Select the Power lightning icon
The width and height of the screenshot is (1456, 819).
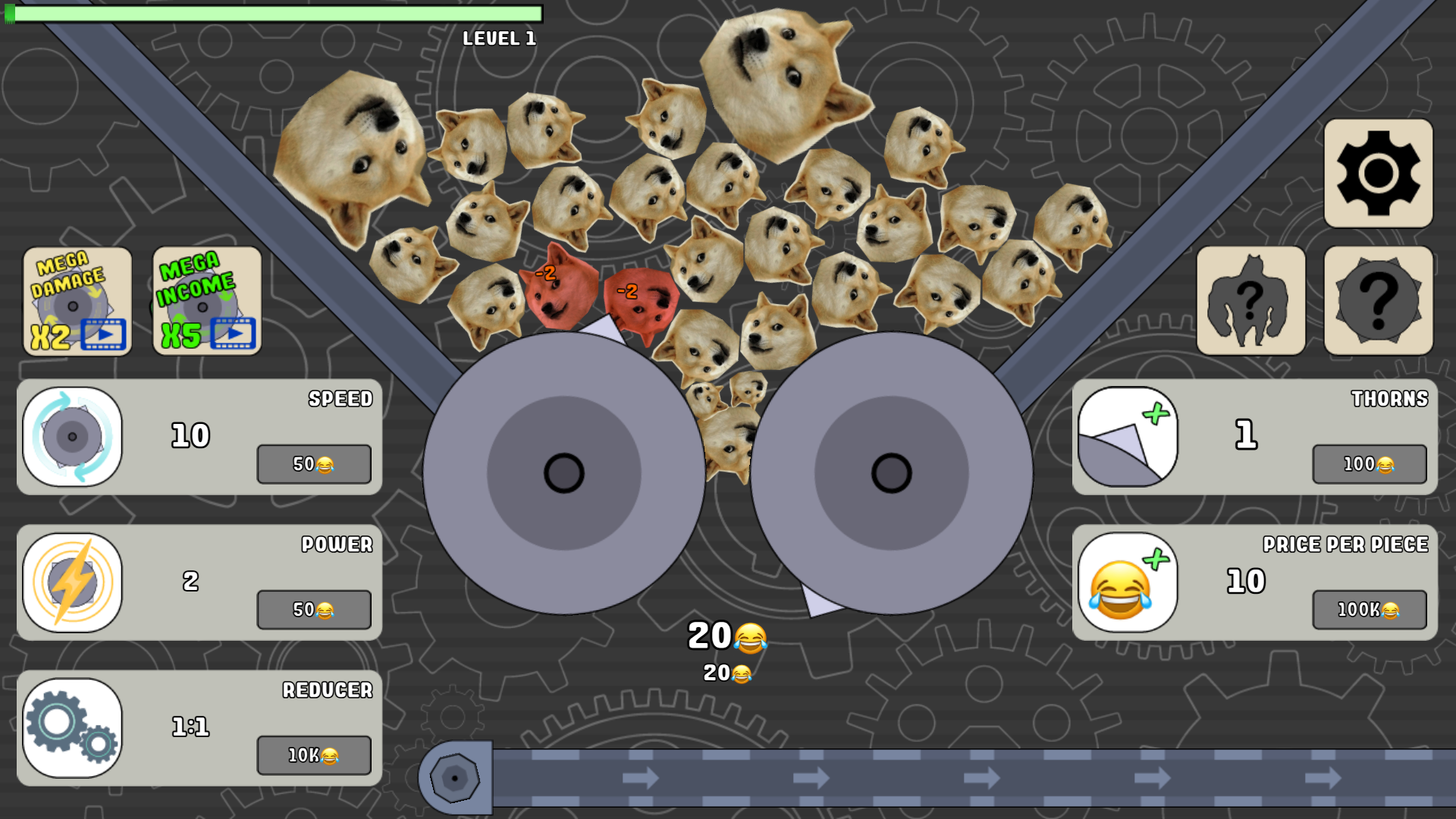(72, 582)
